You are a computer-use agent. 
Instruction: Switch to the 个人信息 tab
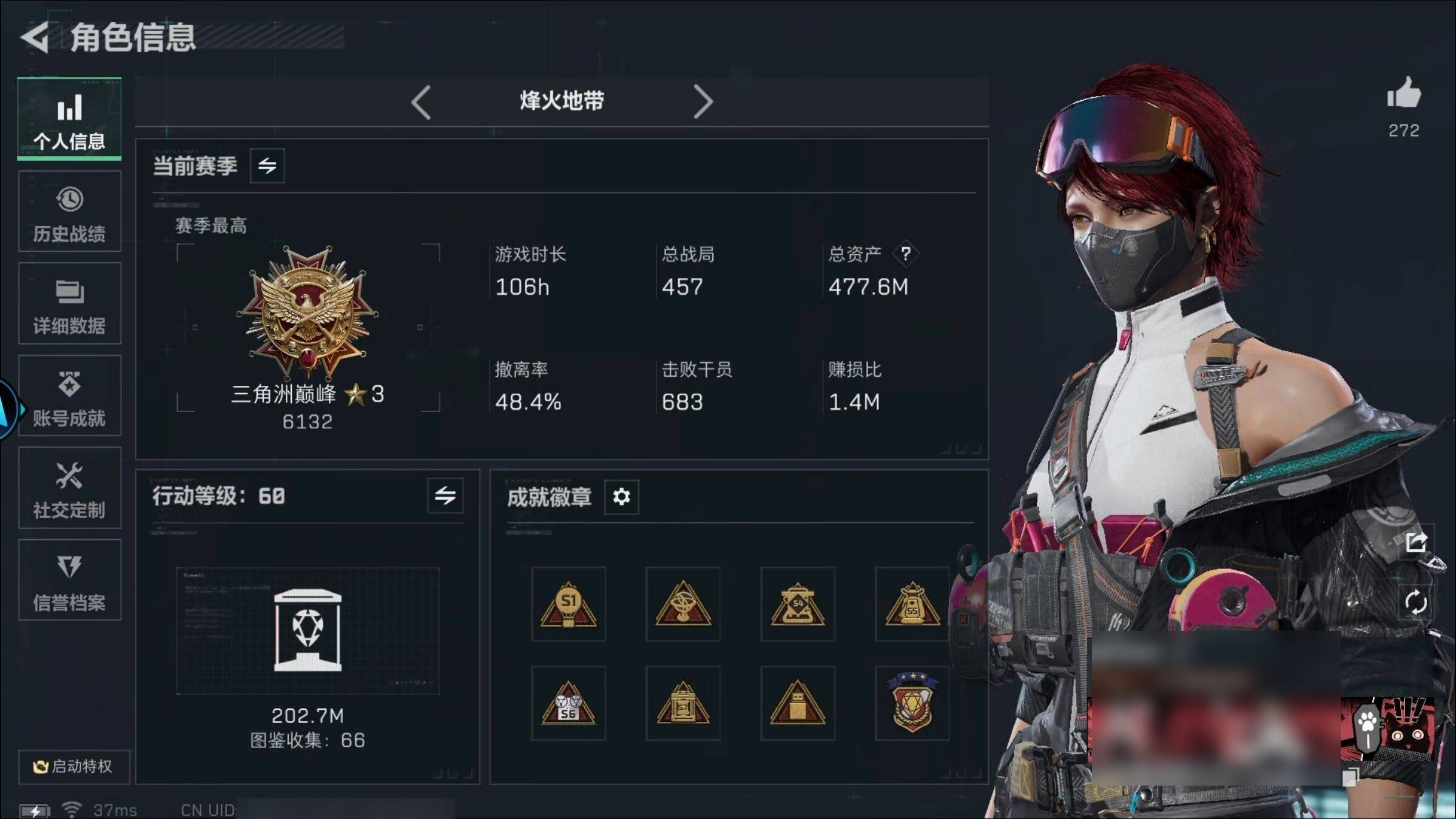[69, 120]
